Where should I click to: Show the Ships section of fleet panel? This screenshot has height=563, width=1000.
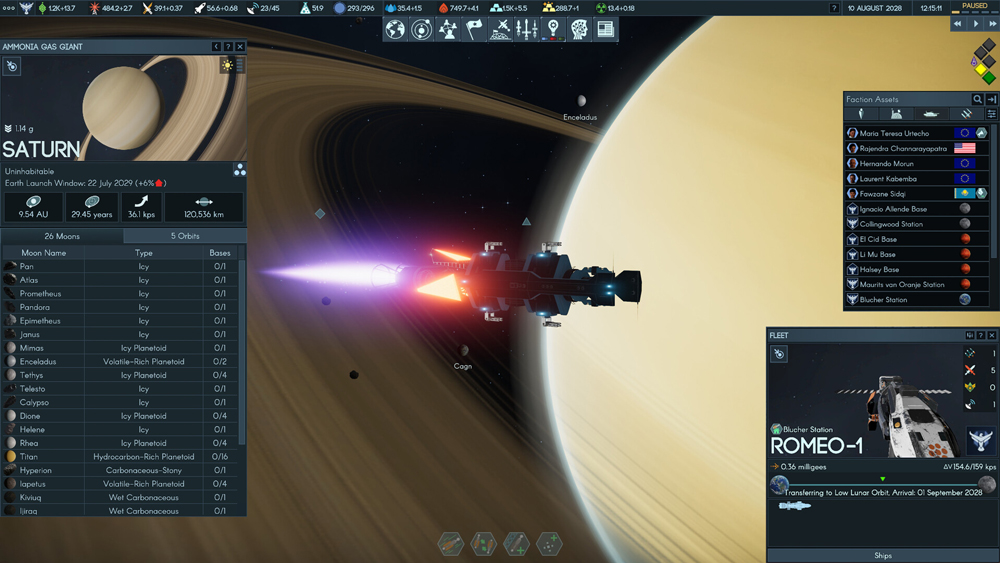[x=882, y=556]
